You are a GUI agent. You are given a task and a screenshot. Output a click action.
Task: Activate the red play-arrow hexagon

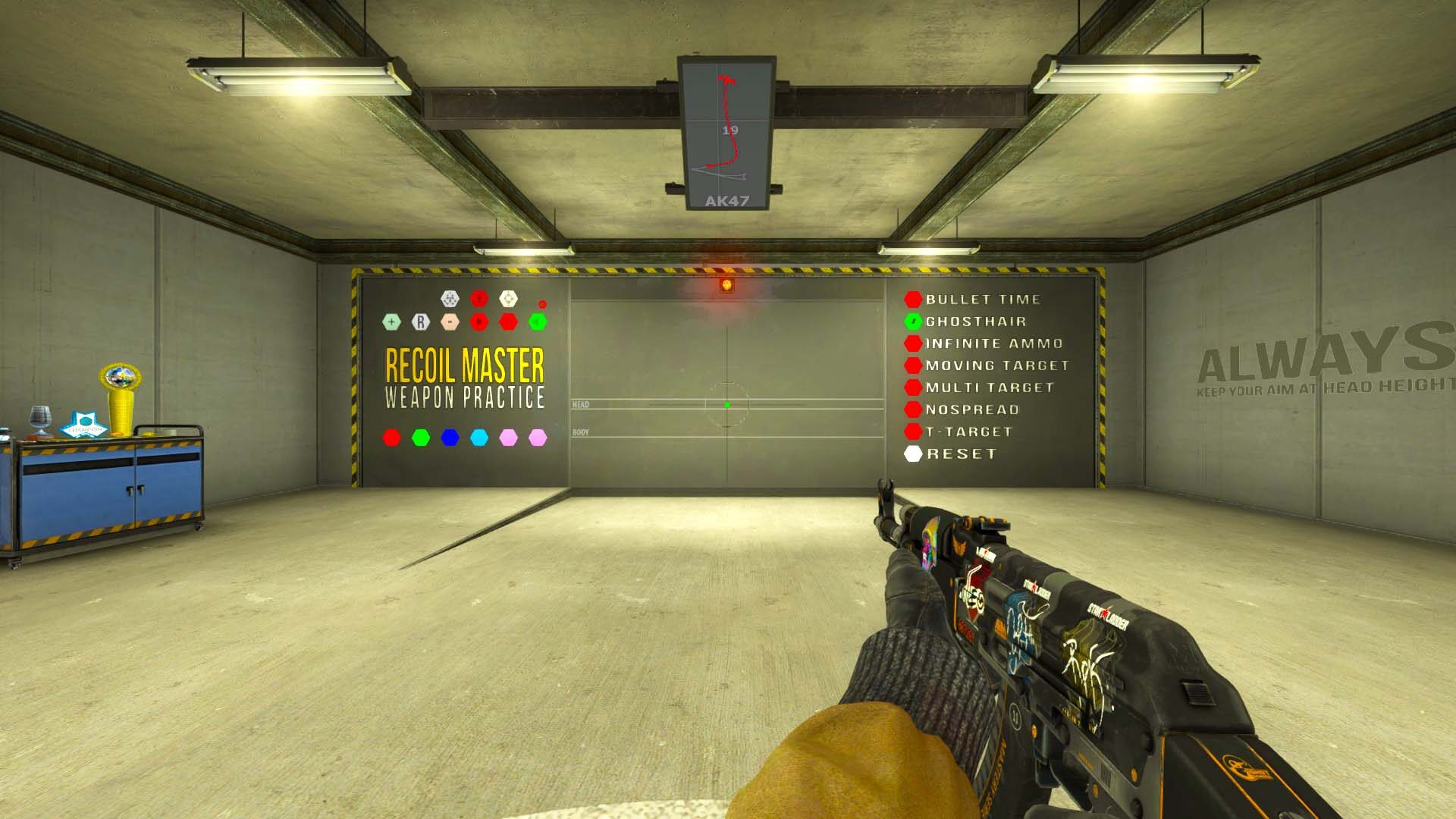pyautogui.click(x=479, y=322)
